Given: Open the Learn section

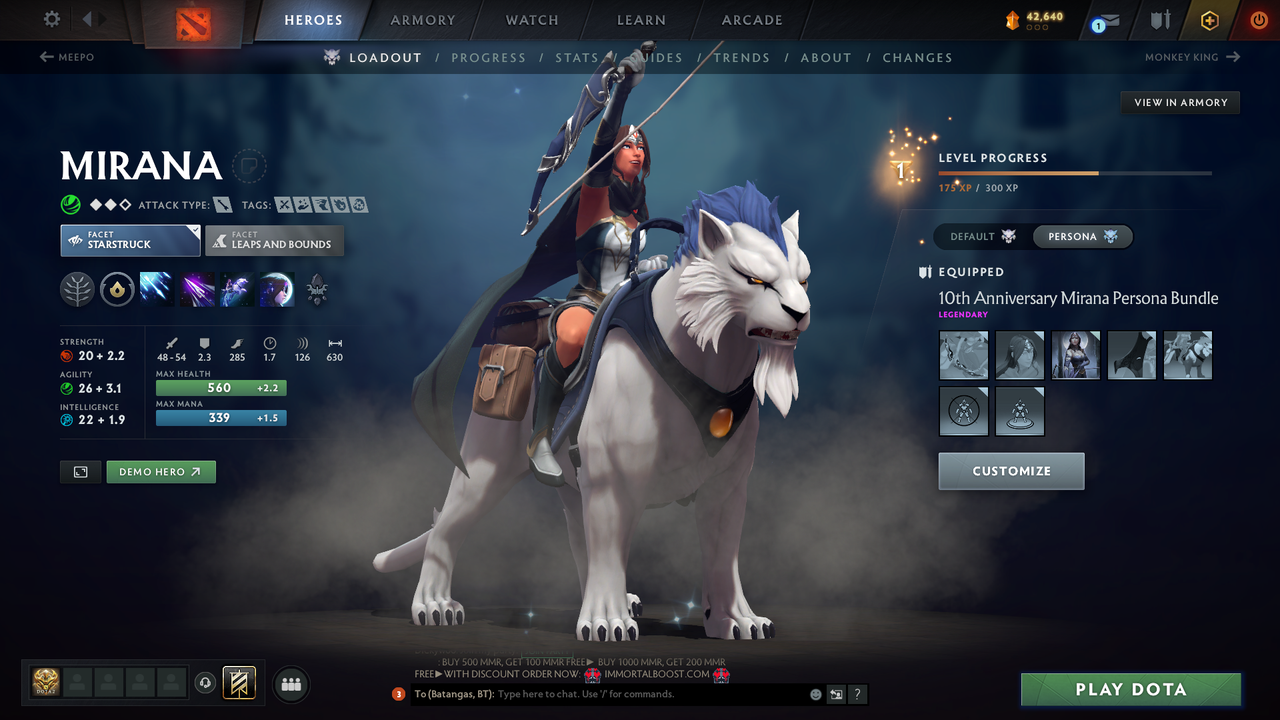Looking at the screenshot, I should 641,20.
